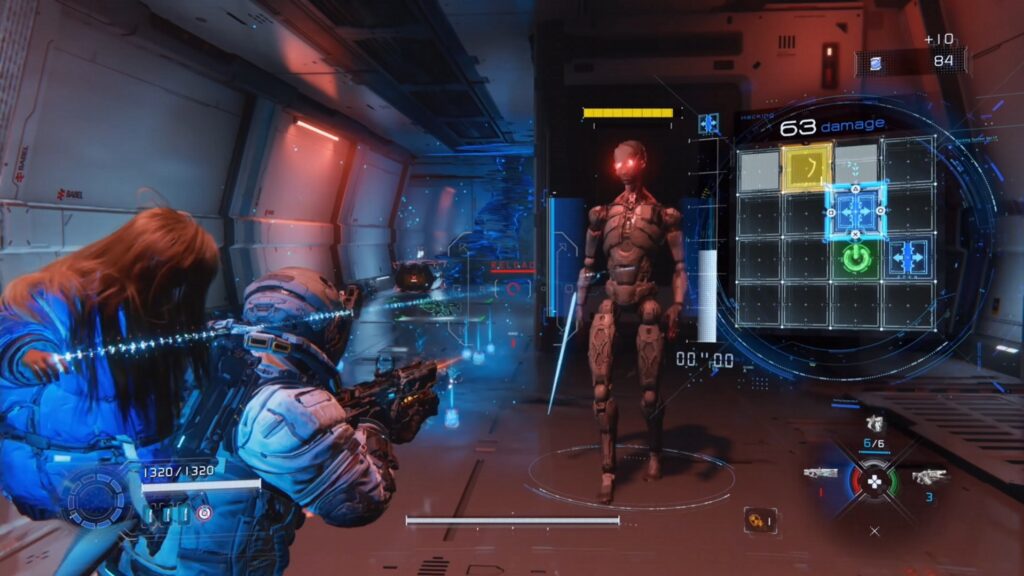Use the orange consumable item slot
The width and height of the screenshot is (1024, 576).
tap(759, 520)
